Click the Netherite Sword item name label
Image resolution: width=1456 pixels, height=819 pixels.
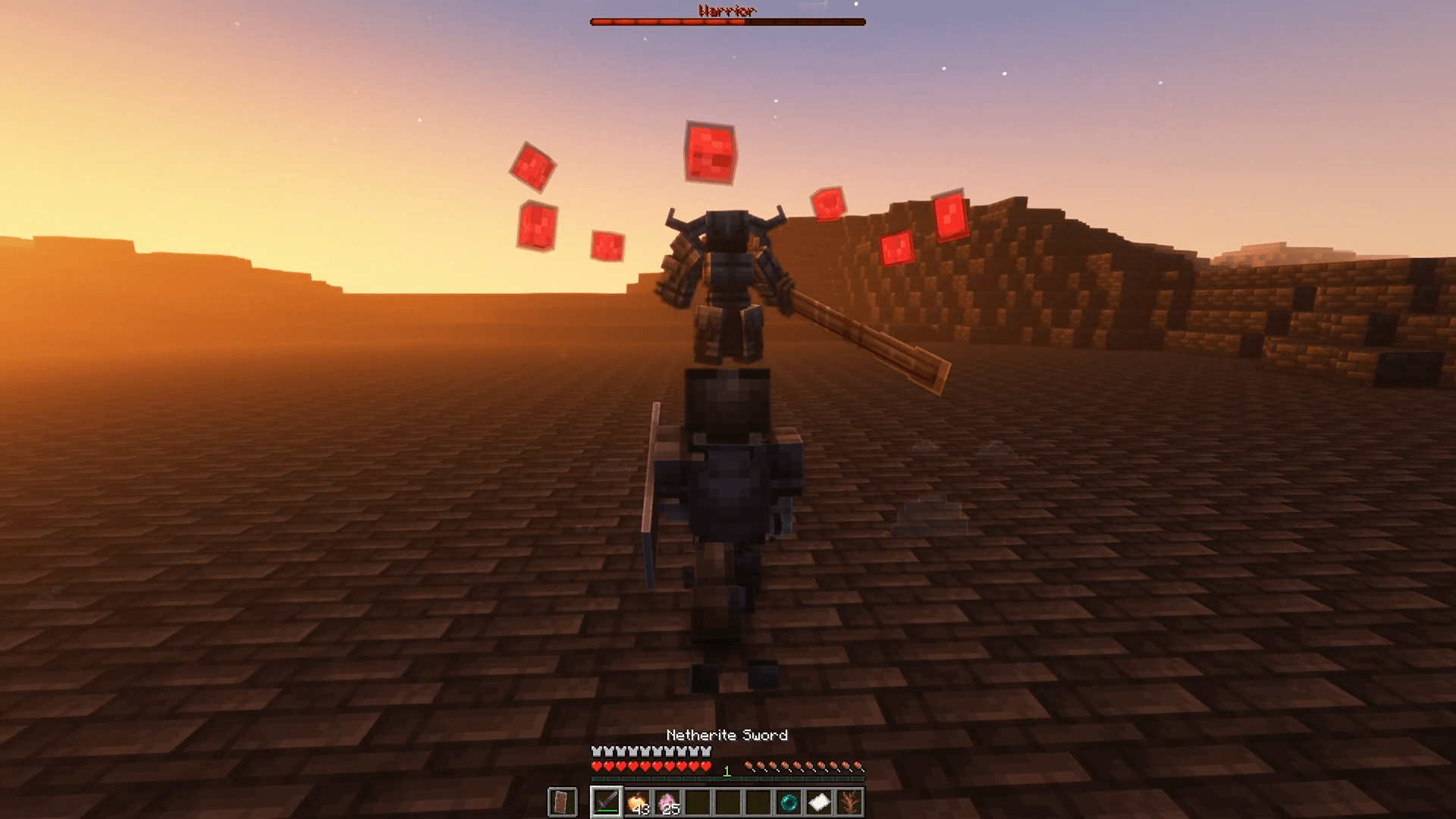726,735
